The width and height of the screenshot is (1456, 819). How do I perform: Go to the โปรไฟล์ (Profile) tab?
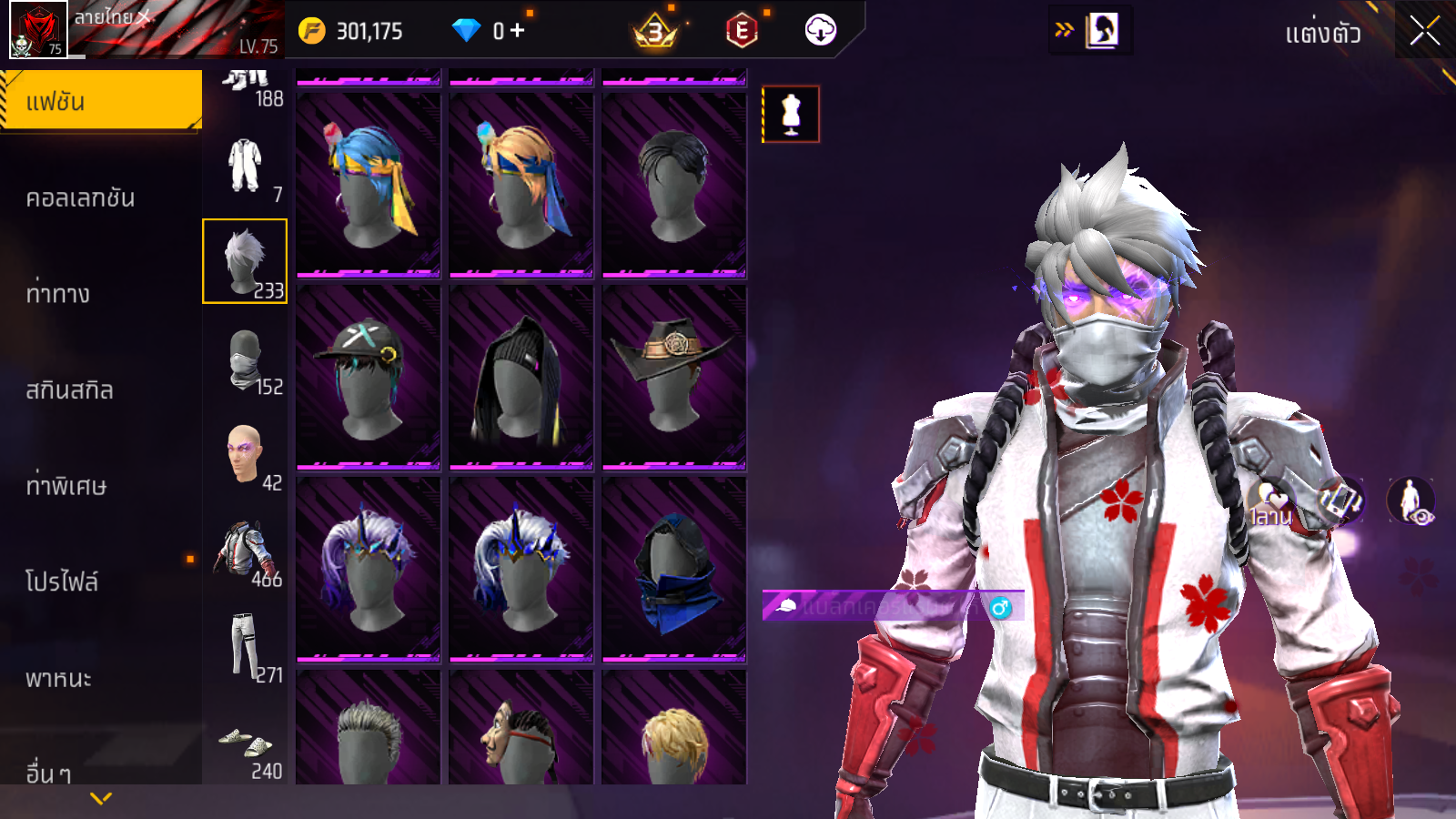pos(62,581)
